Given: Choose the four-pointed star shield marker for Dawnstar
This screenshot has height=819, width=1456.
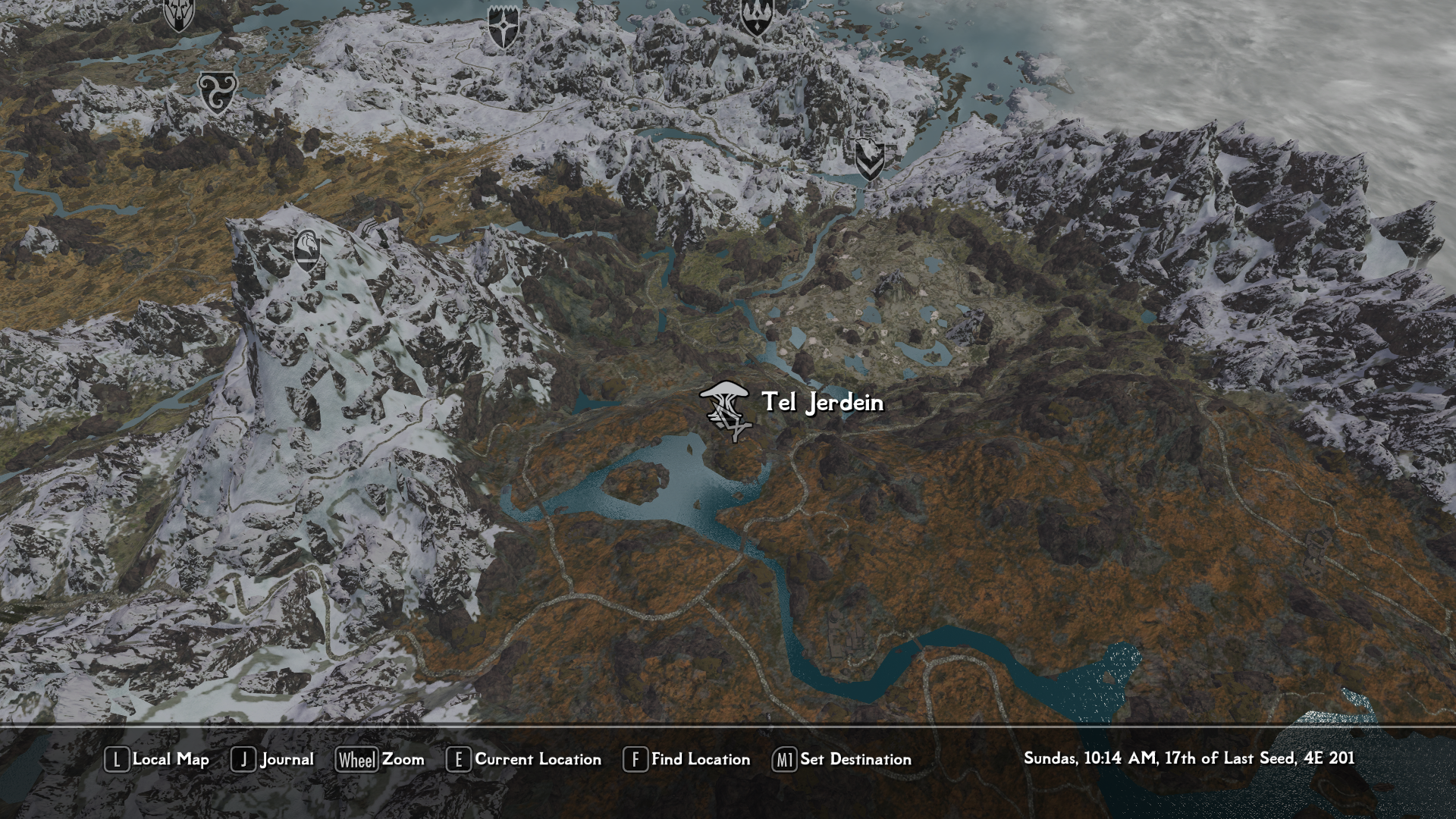Looking at the screenshot, I should (502, 27).
